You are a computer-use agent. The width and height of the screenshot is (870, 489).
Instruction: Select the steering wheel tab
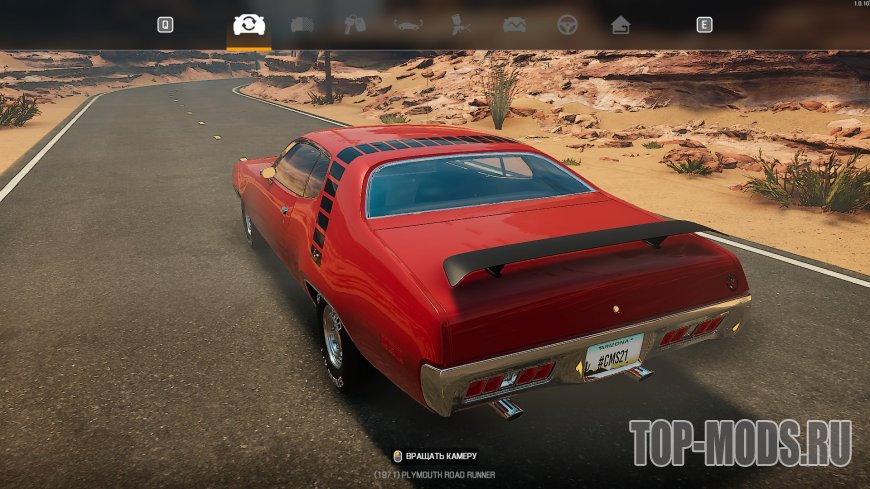point(567,25)
